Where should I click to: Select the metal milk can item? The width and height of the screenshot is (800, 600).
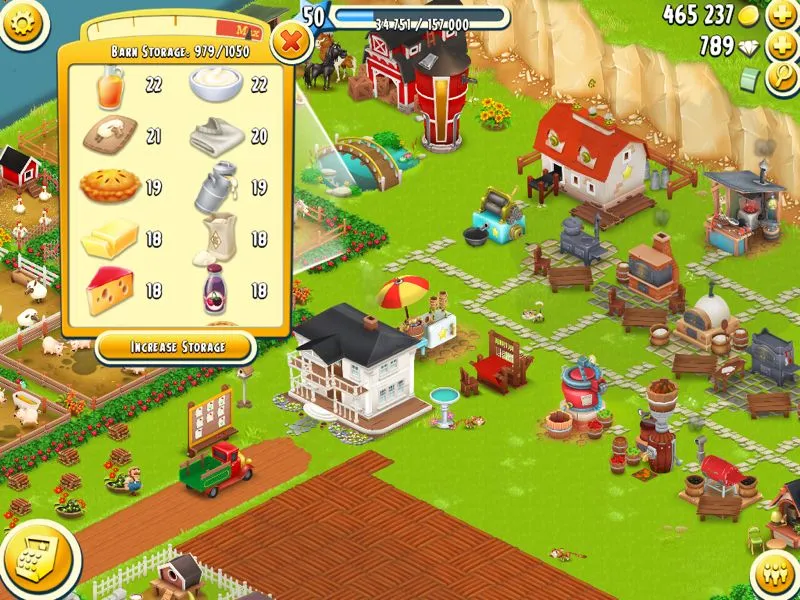[215, 188]
